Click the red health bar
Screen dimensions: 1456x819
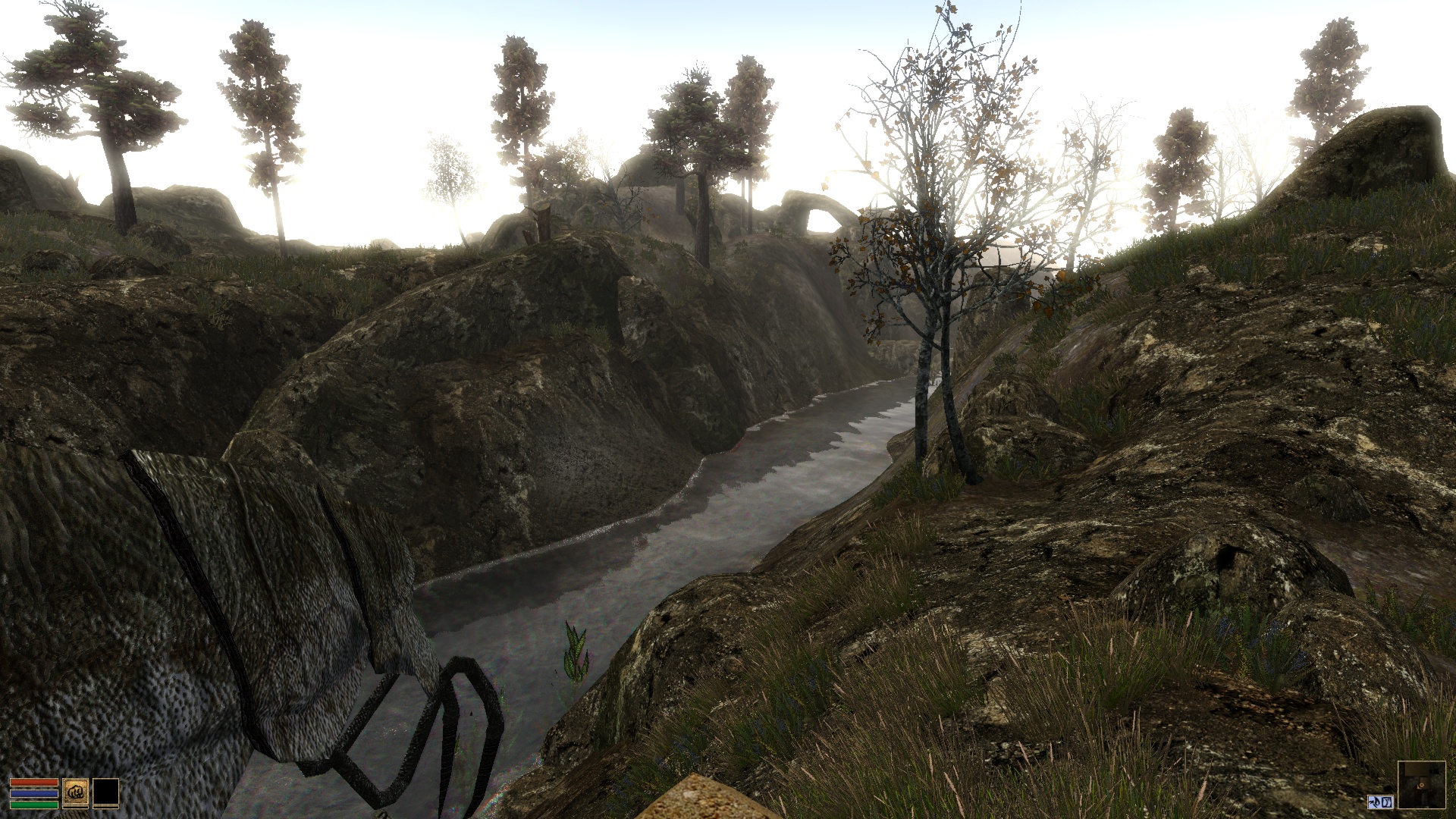click(x=33, y=782)
